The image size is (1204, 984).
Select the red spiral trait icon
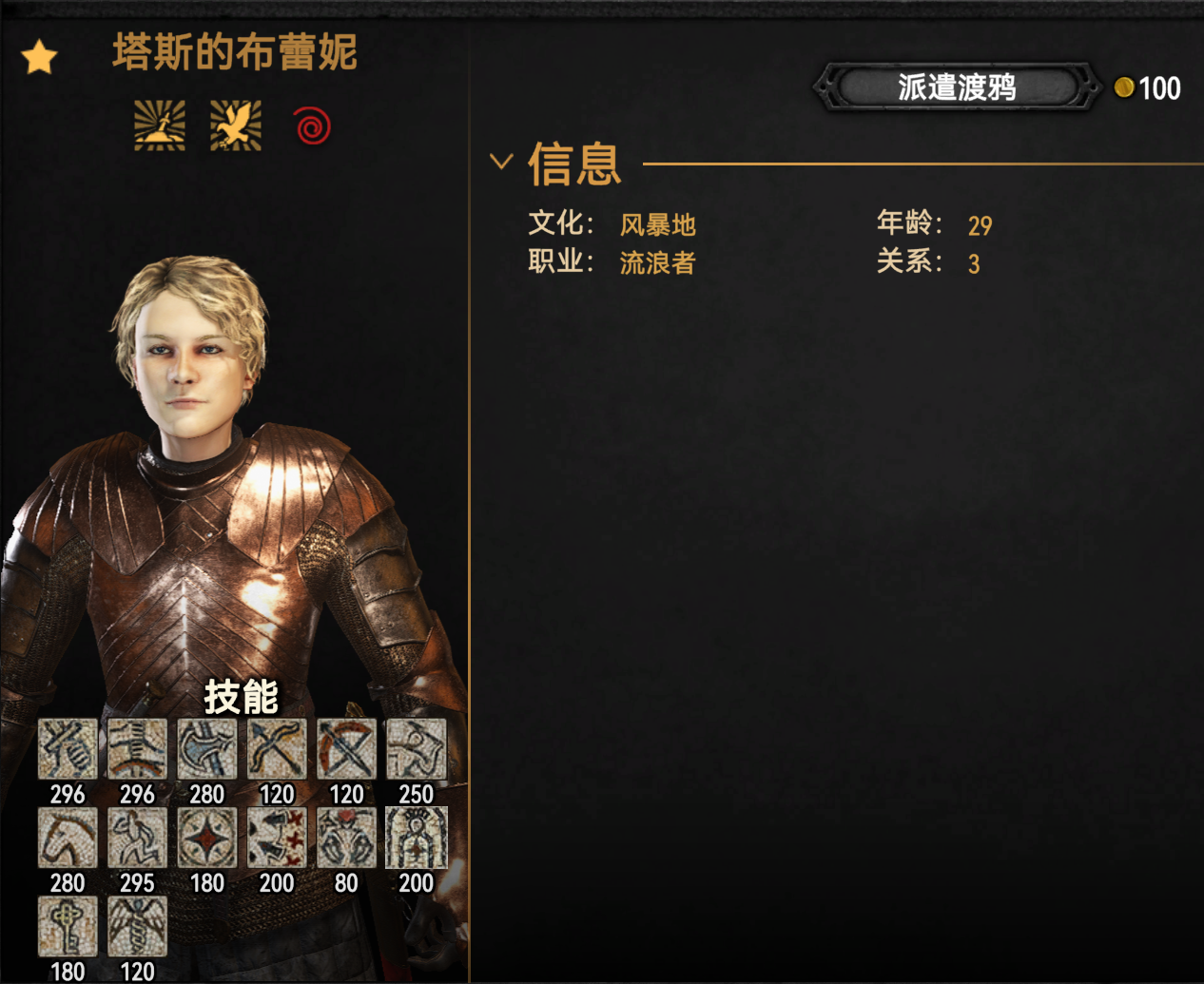click(x=312, y=125)
